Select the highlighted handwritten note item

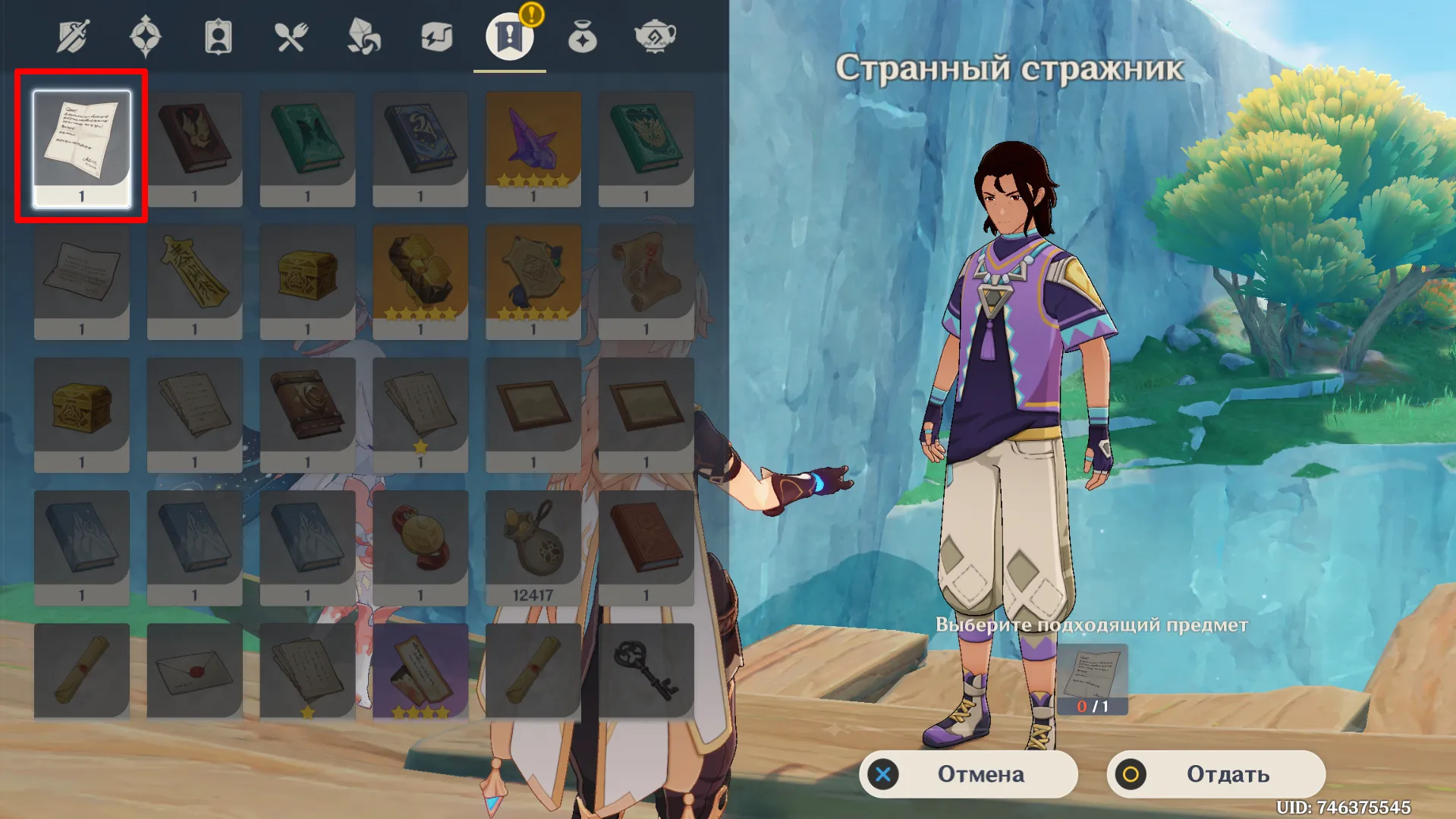[x=81, y=148]
